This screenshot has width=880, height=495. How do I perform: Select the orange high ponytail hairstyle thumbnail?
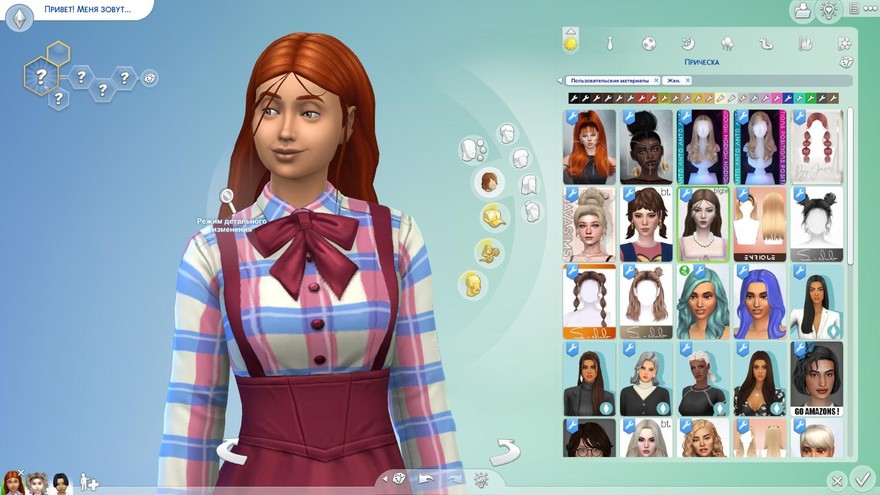(x=590, y=146)
